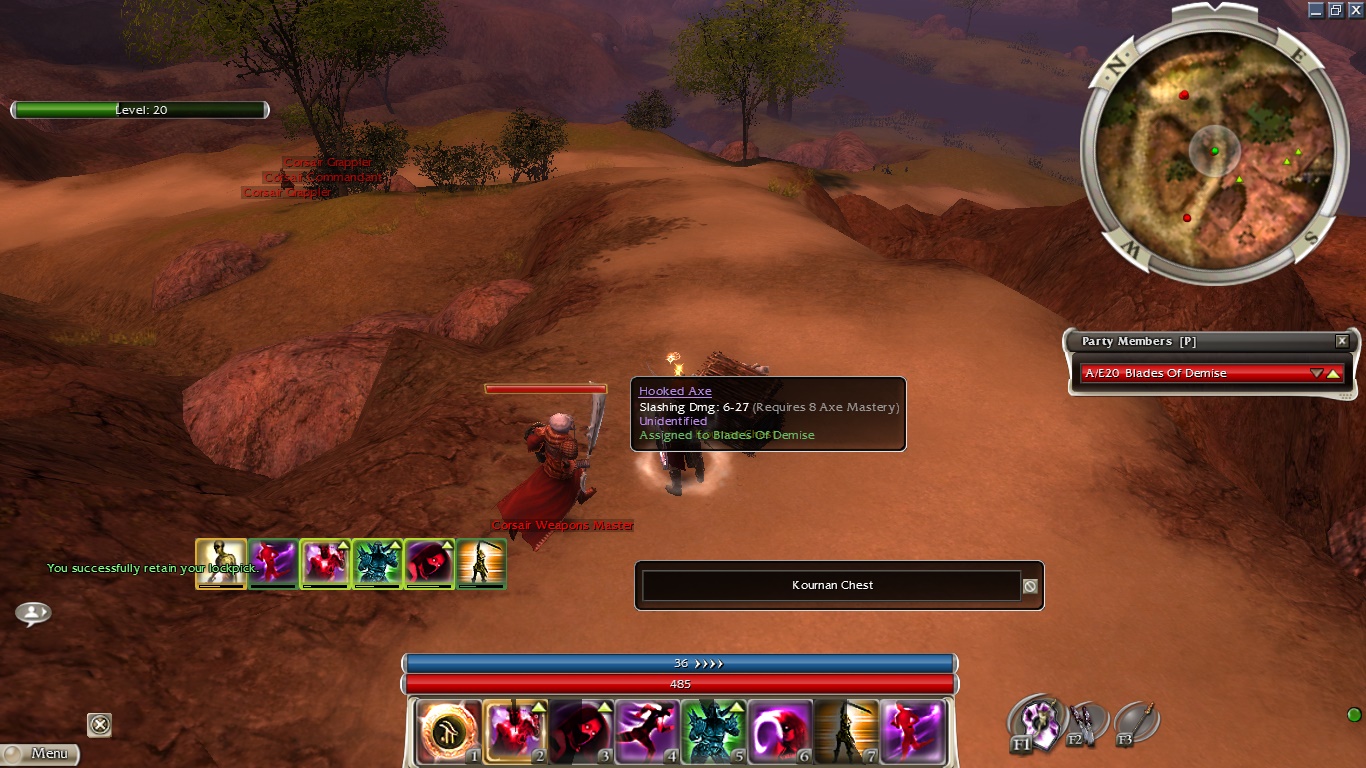Equip the F2 daggers weapon set
Image resolution: width=1366 pixels, height=768 pixels.
(1084, 722)
